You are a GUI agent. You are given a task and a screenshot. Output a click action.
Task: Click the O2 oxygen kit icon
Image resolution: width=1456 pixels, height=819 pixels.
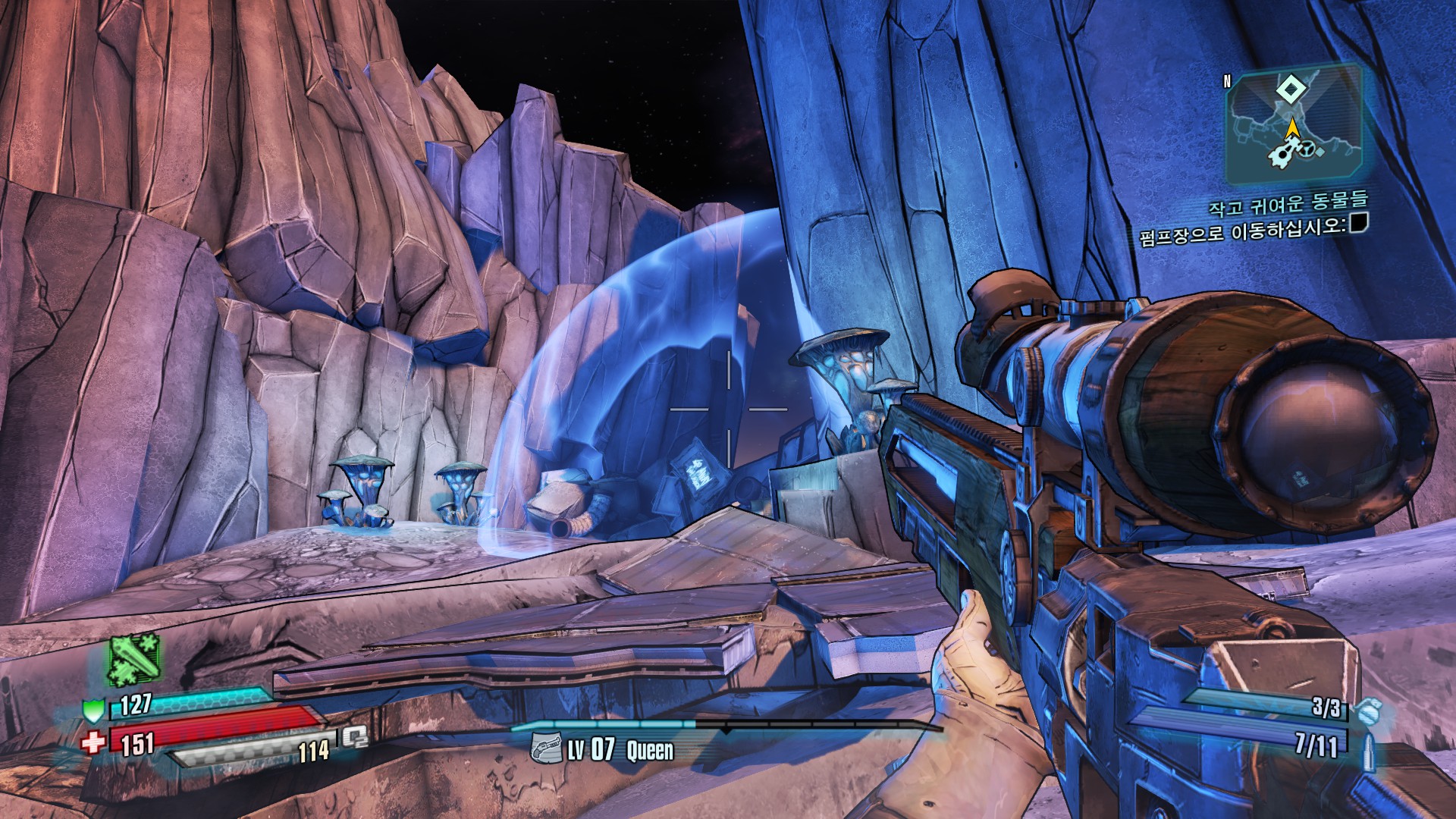(x=354, y=737)
